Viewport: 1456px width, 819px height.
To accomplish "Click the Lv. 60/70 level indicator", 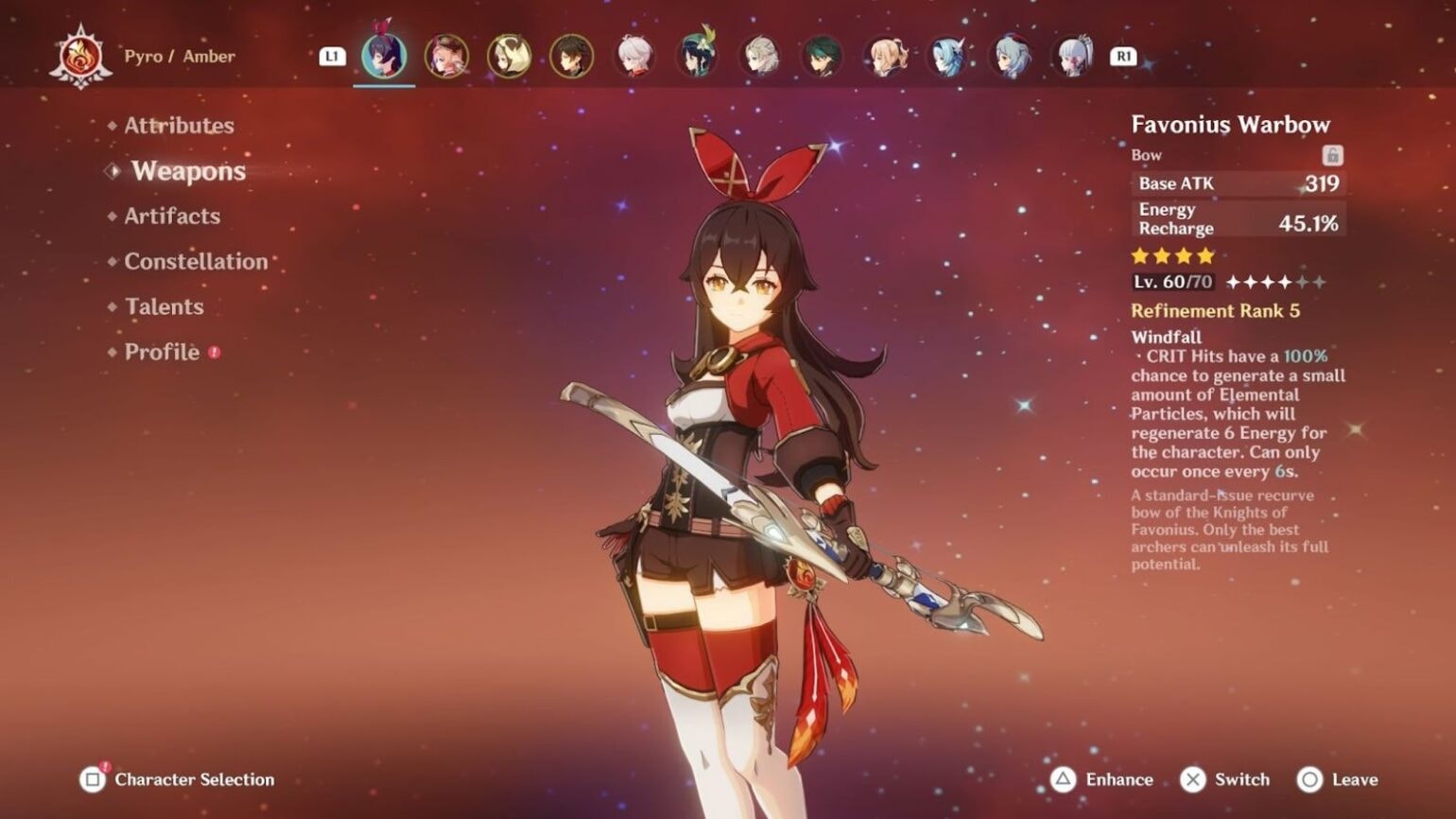I will click(1171, 281).
